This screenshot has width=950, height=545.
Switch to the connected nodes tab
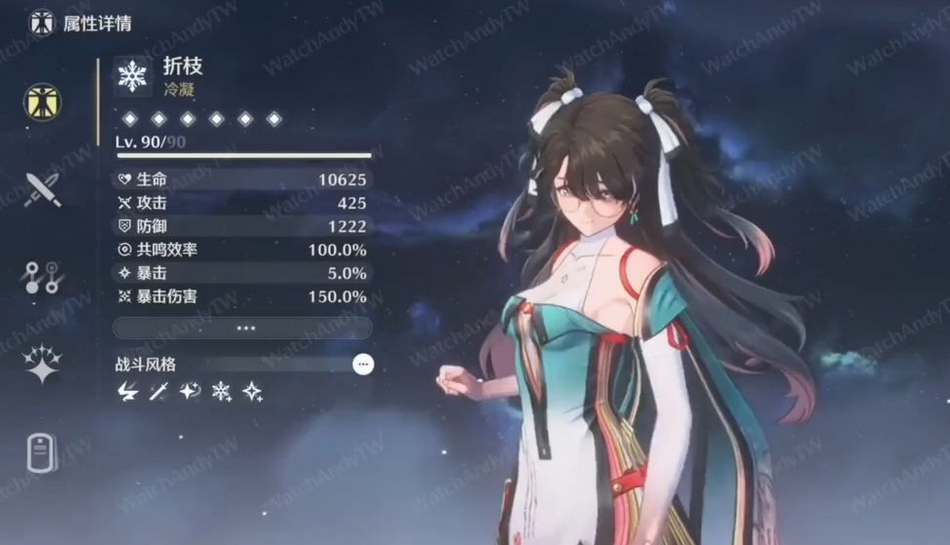click(x=43, y=277)
